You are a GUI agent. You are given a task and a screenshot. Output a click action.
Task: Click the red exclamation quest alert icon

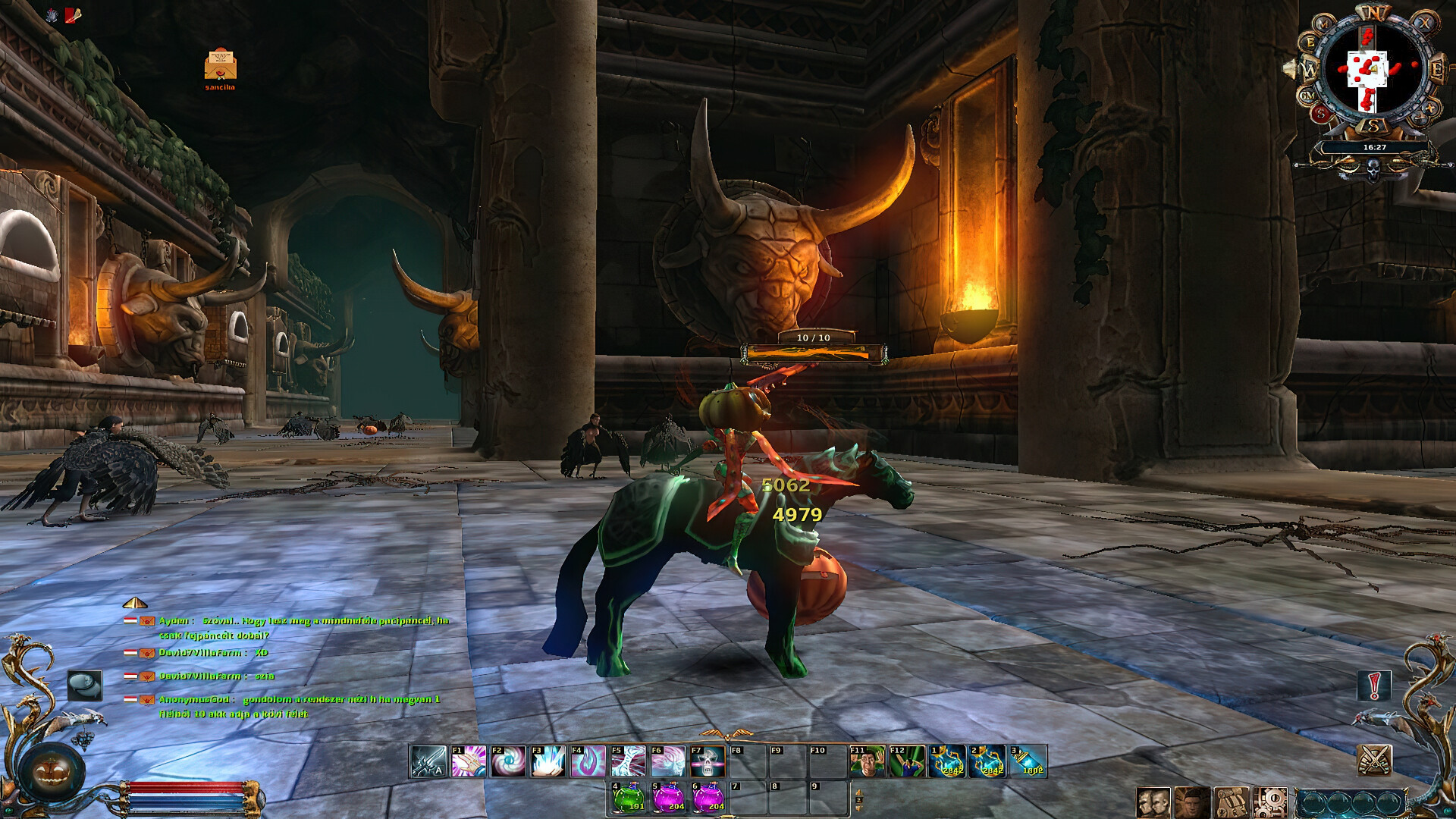(1373, 685)
